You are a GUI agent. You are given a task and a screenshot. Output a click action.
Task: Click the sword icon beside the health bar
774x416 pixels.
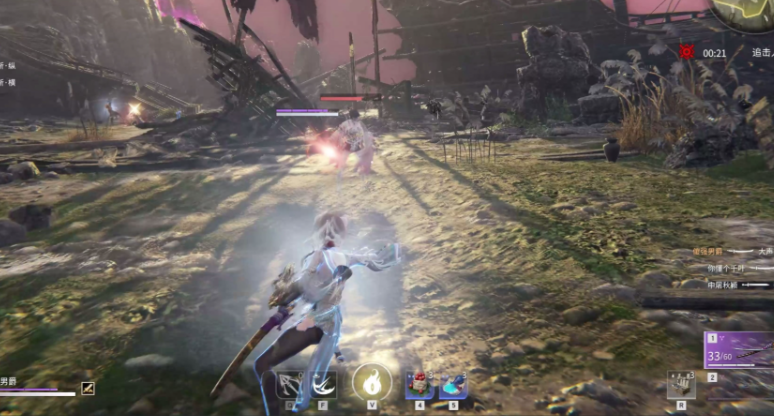pos(88,388)
